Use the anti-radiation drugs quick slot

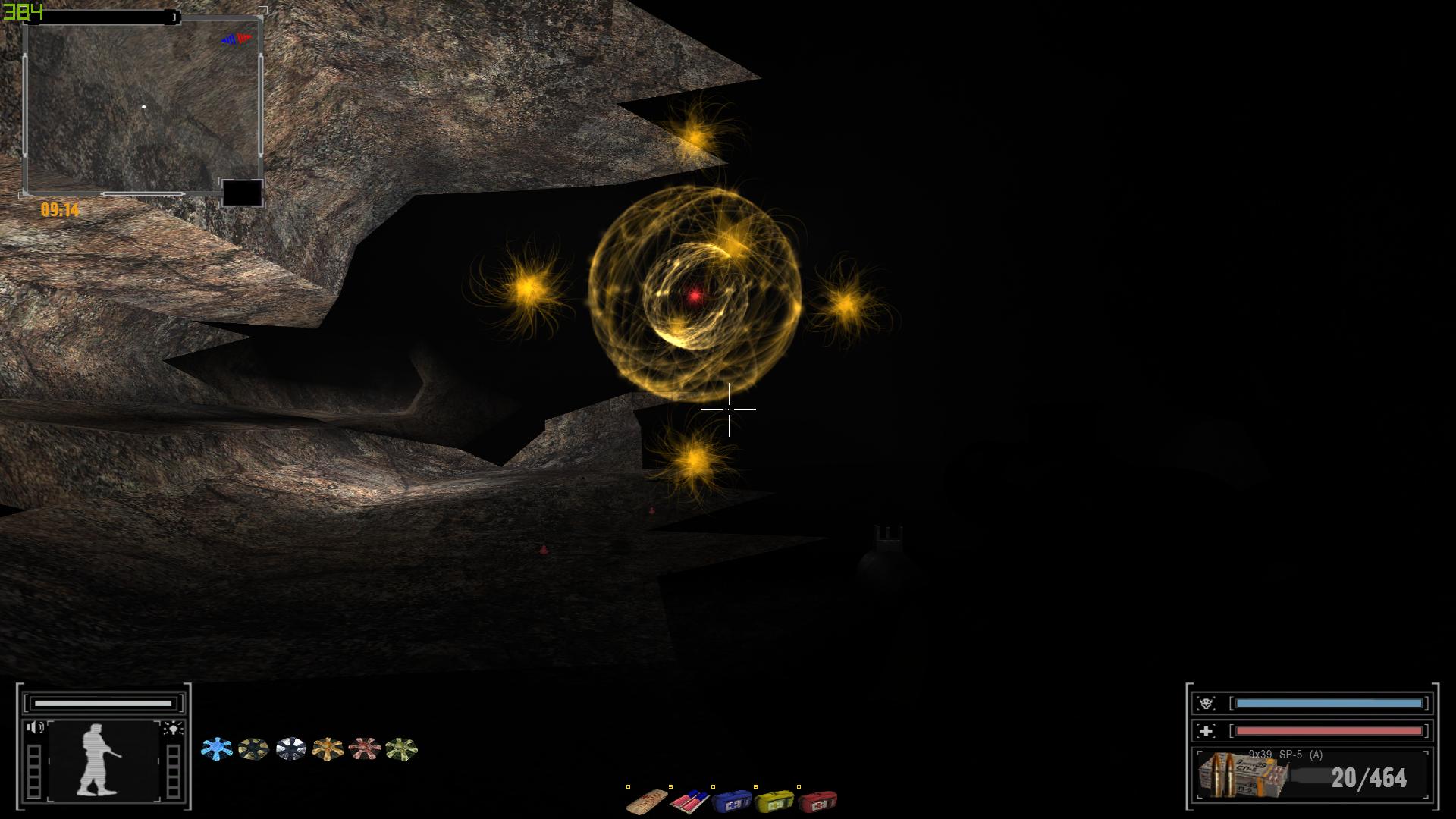coord(689,801)
